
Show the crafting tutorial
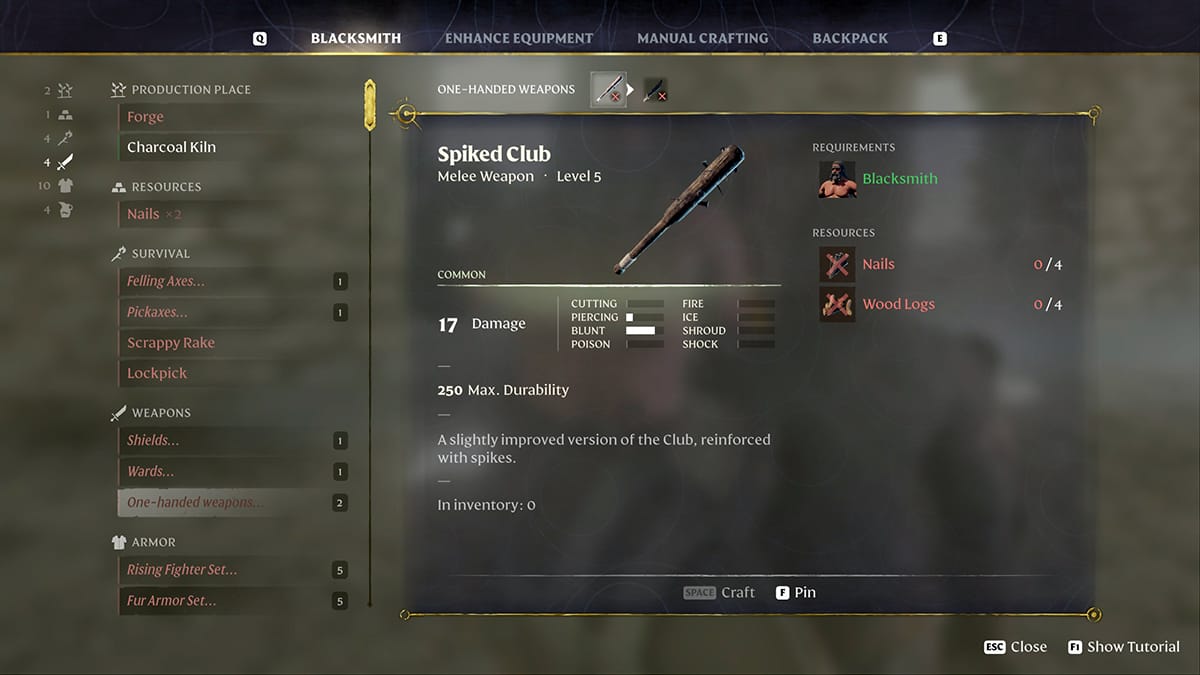(x=1124, y=647)
